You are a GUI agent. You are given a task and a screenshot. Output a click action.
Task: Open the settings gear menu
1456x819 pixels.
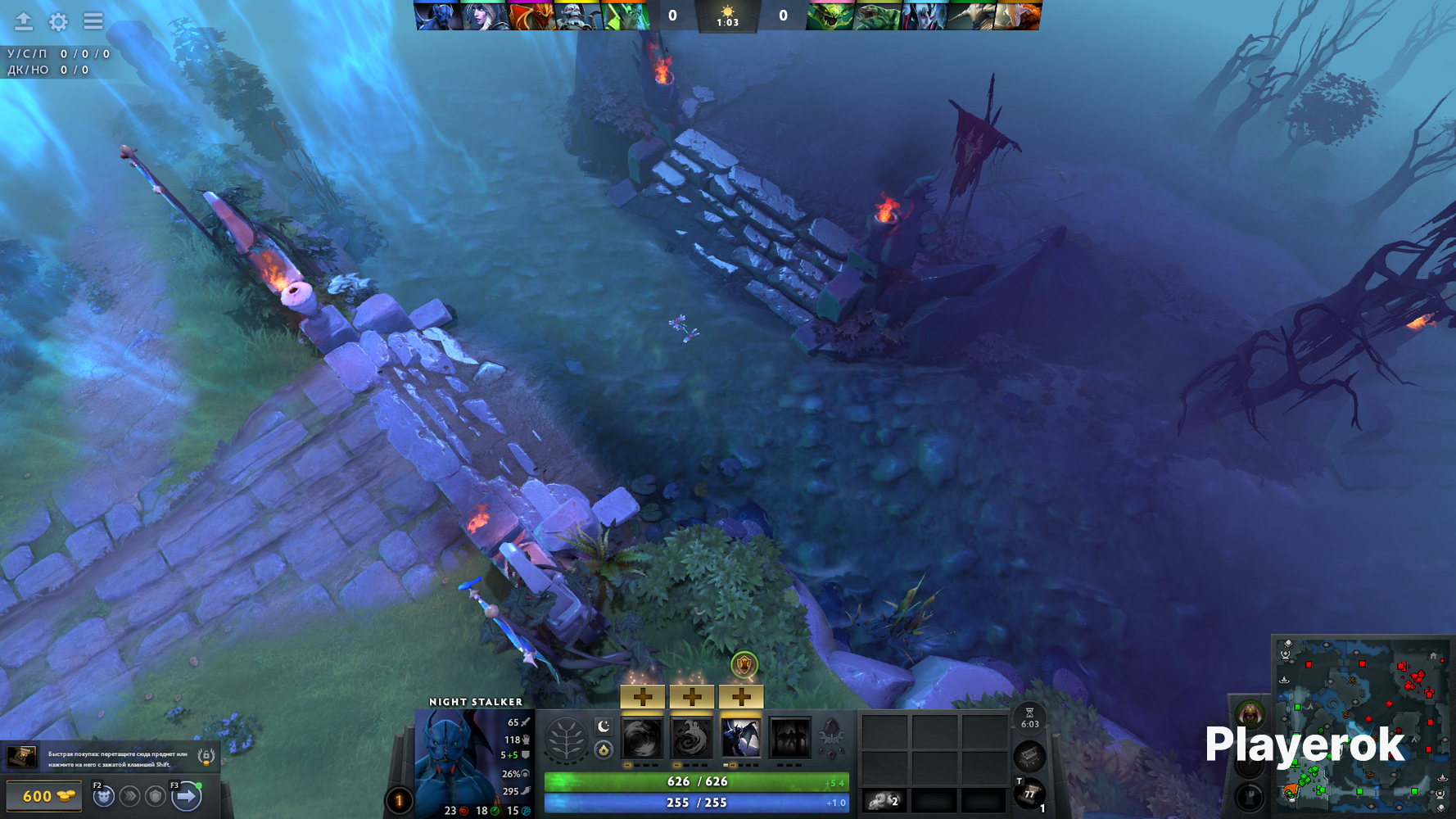point(58,21)
